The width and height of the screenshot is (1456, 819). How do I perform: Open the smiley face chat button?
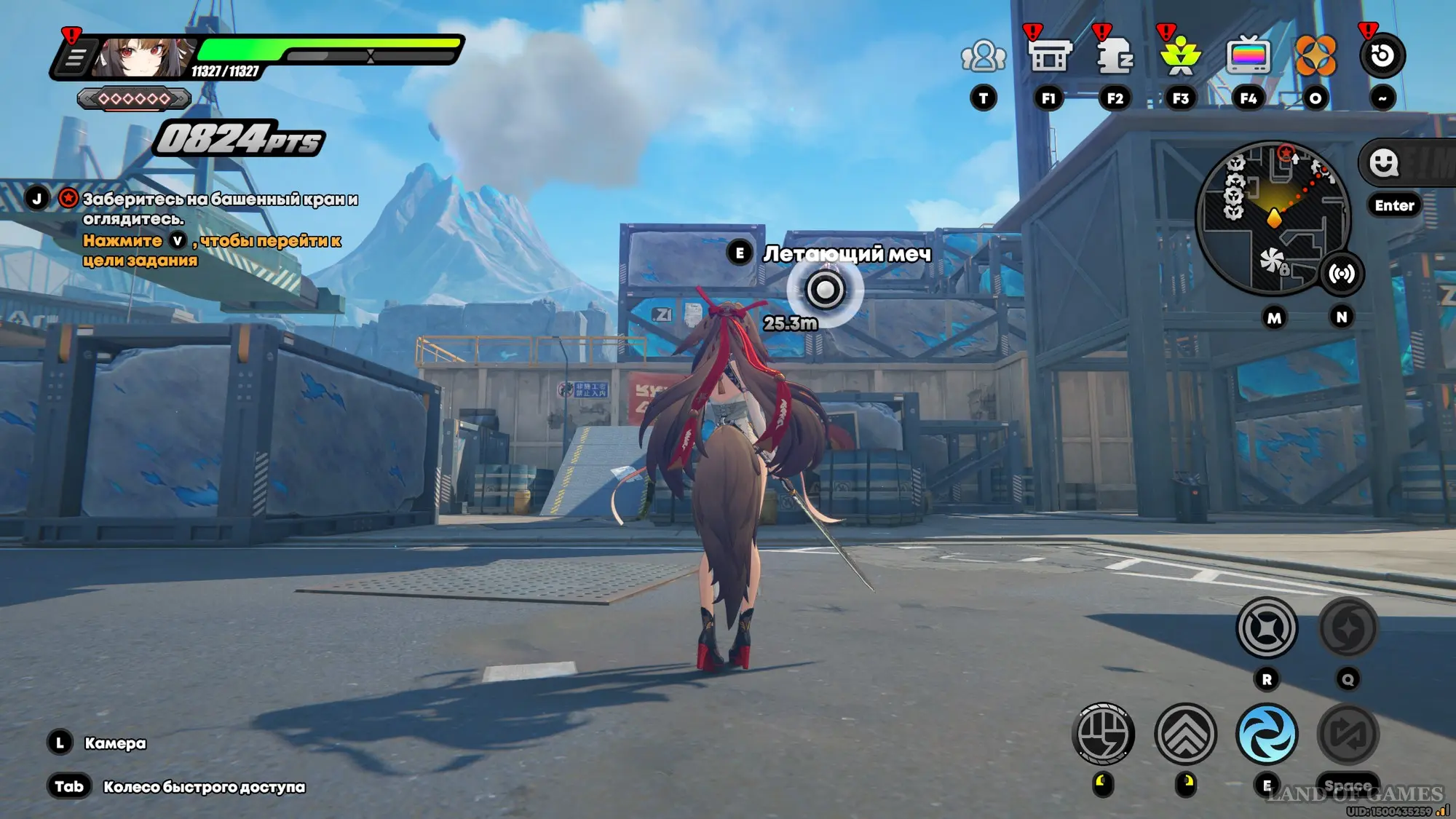click(x=1383, y=163)
